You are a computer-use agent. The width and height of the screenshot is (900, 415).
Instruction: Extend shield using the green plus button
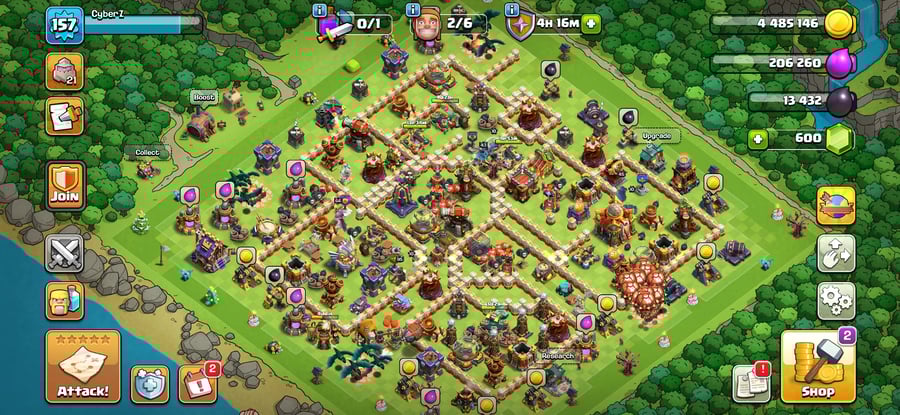click(591, 24)
